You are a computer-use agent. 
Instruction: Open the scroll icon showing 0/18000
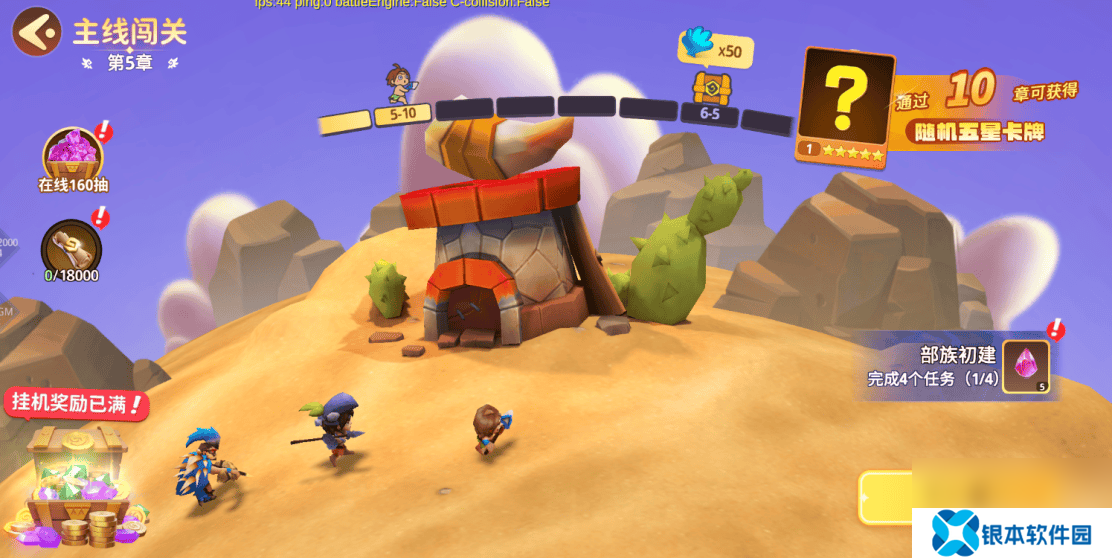click(71, 246)
